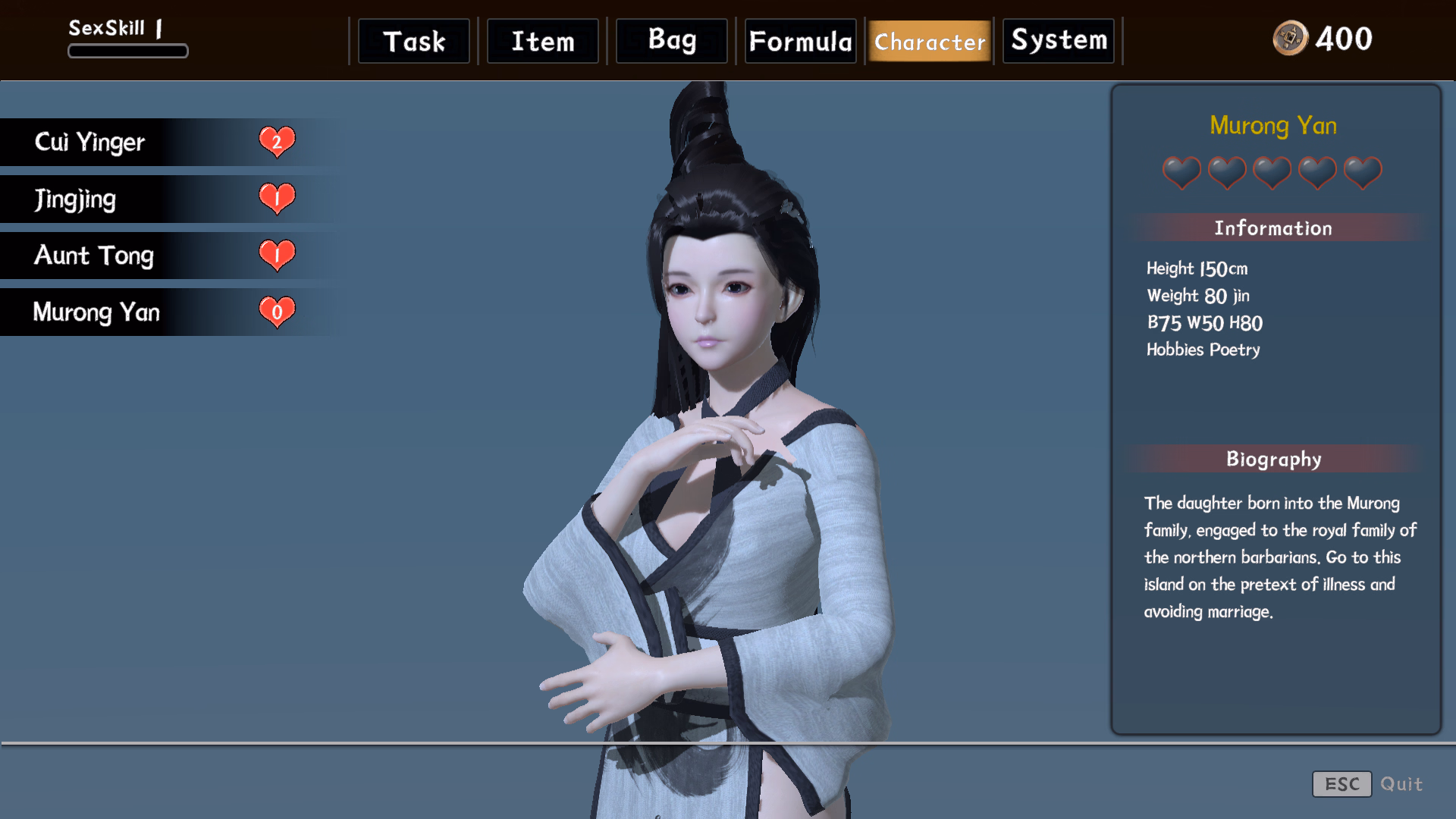This screenshot has width=1456, height=819.
Task: Select the heart icon next to Cui Yinger
Action: click(x=277, y=141)
